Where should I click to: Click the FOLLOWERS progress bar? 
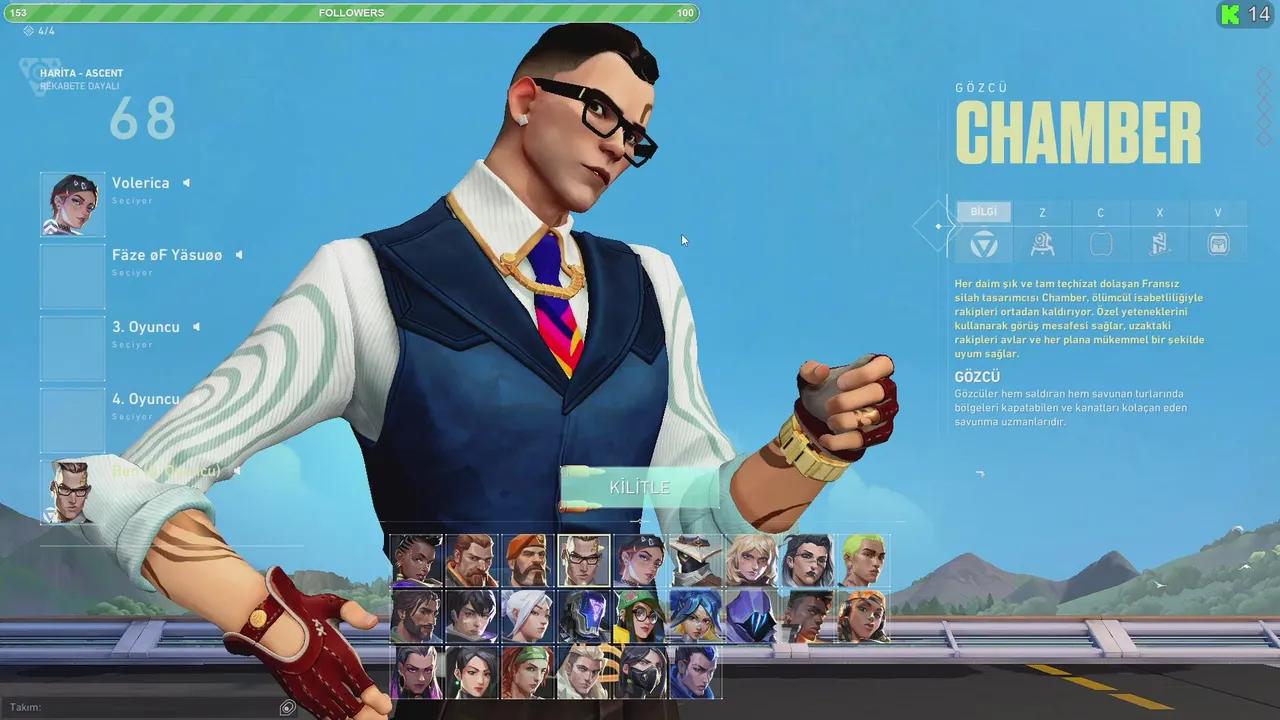352,13
